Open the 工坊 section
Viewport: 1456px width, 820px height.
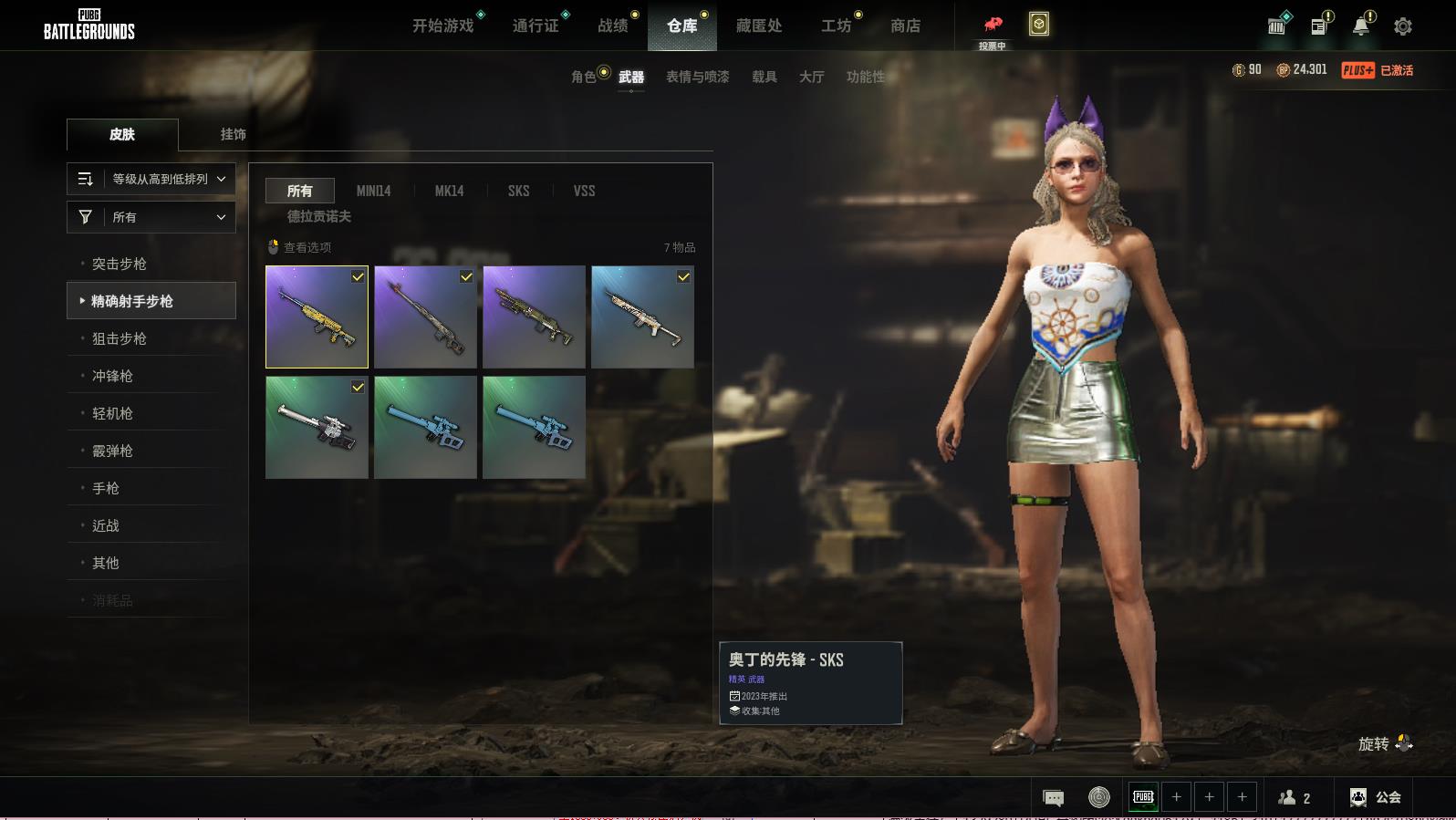[x=836, y=26]
